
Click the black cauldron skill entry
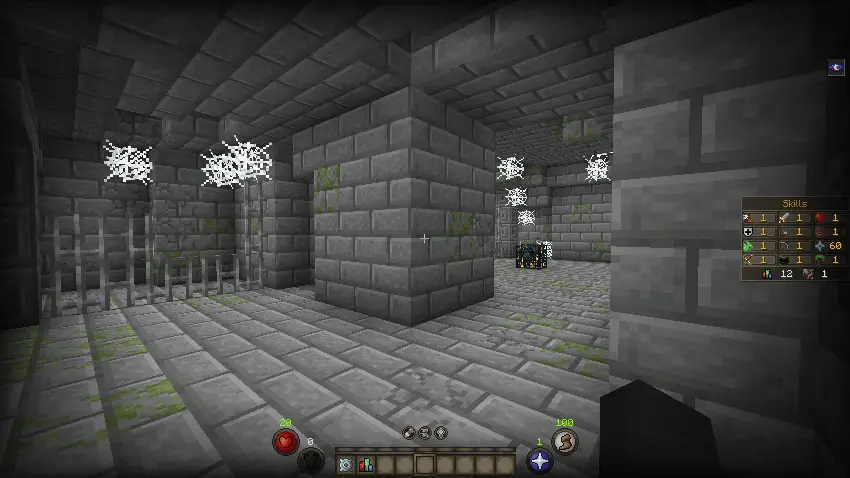(x=784, y=259)
